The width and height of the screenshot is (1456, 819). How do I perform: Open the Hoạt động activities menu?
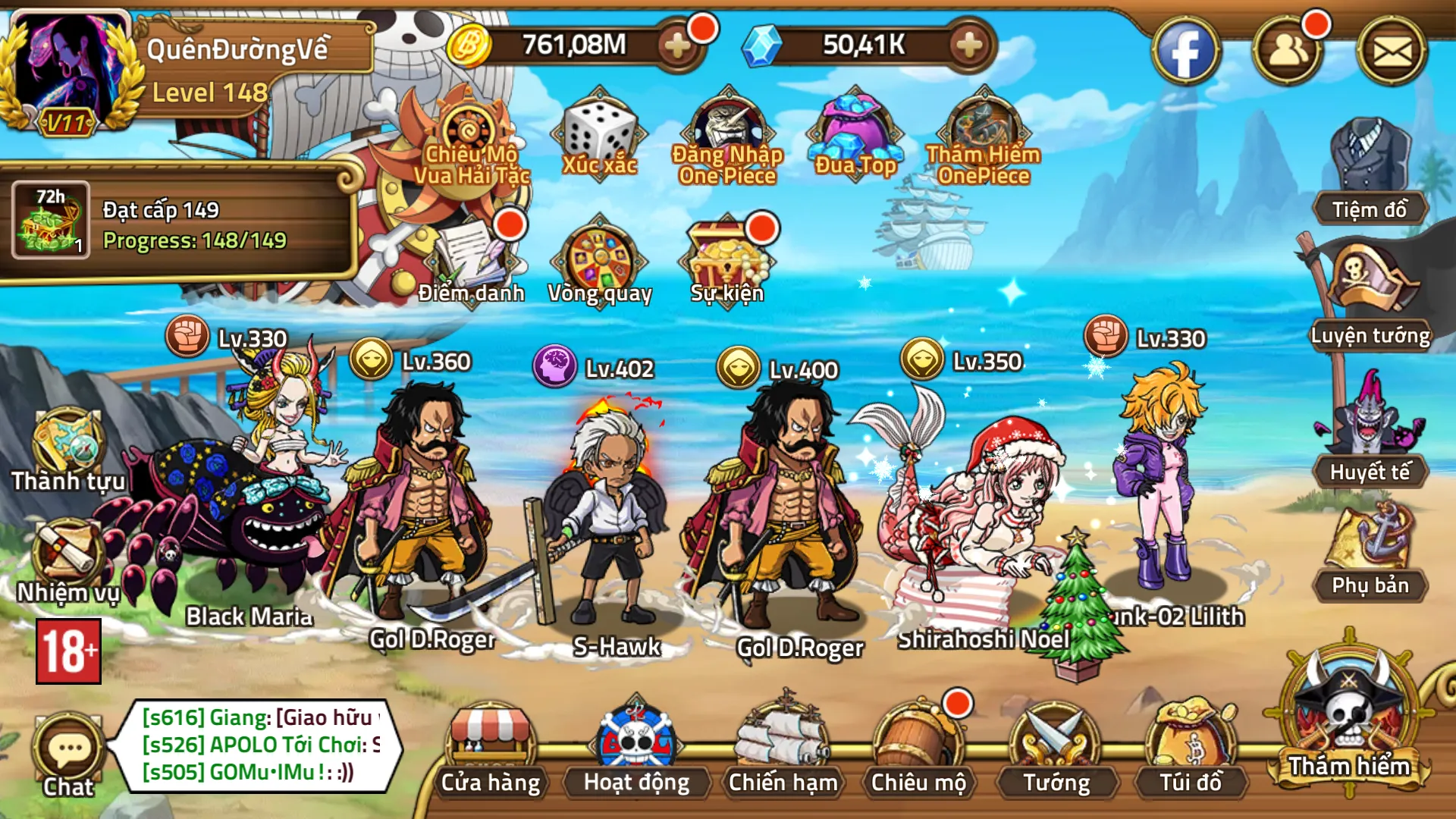coord(636,747)
